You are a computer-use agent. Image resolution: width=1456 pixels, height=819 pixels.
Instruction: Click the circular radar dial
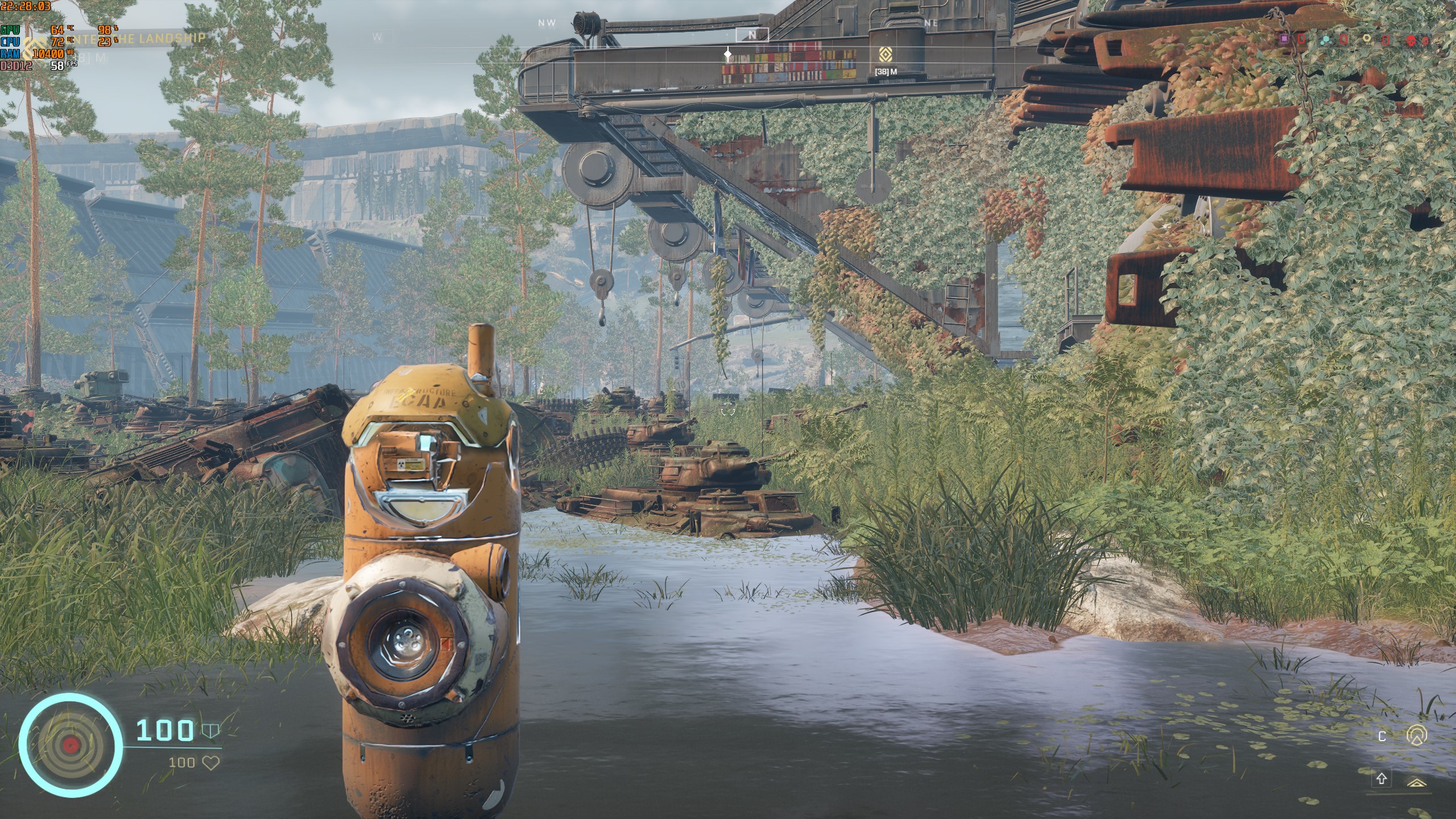(x=71, y=744)
